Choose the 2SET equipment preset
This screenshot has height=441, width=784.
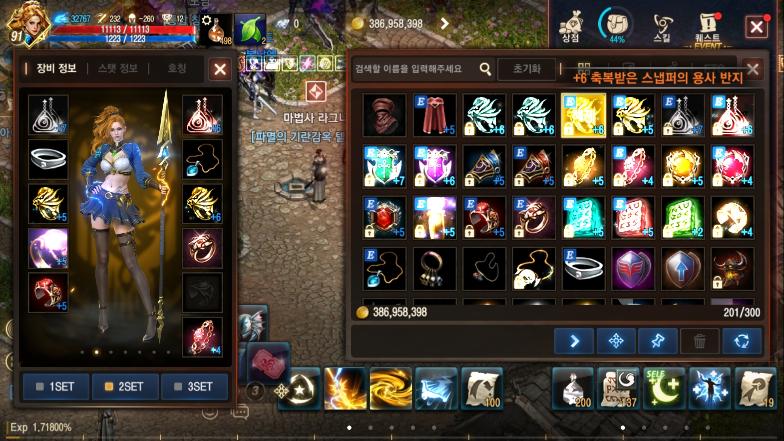(124, 386)
